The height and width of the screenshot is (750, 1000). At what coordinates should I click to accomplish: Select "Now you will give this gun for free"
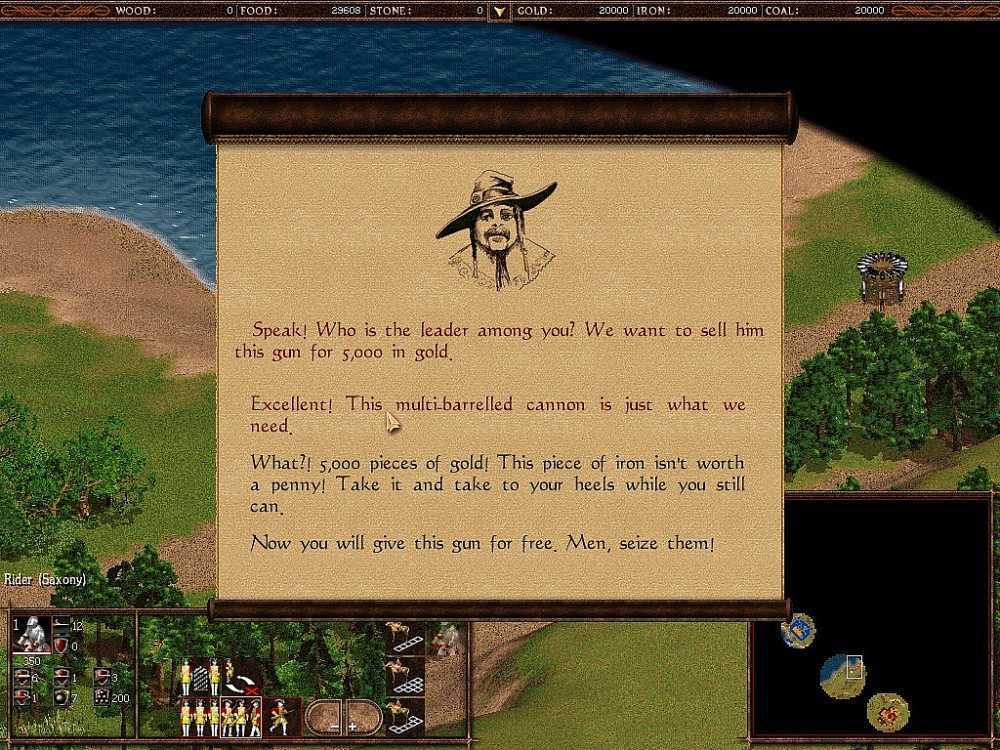click(x=482, y=544)
